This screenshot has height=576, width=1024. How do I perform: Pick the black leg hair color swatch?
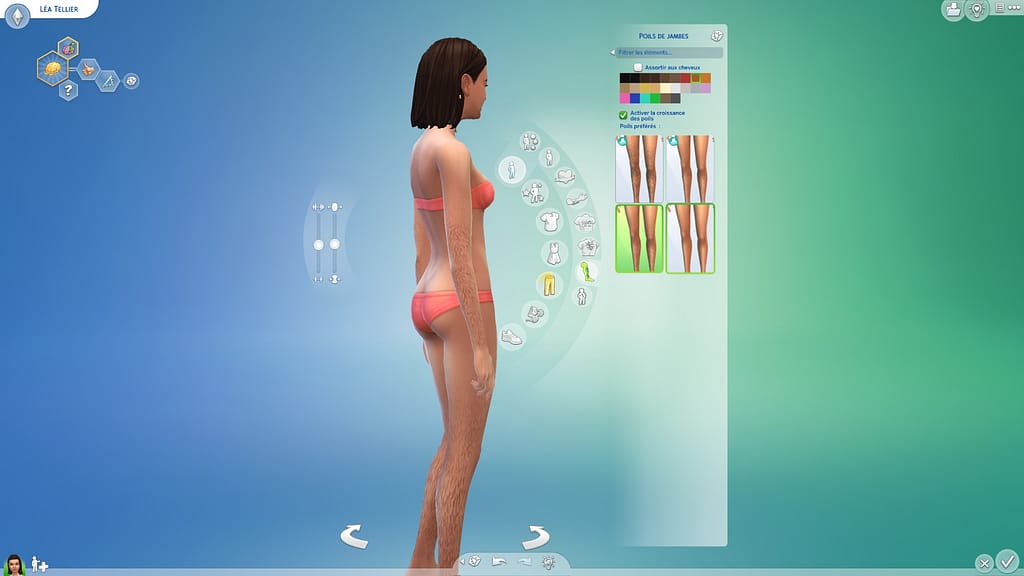(x=625, y=78)
